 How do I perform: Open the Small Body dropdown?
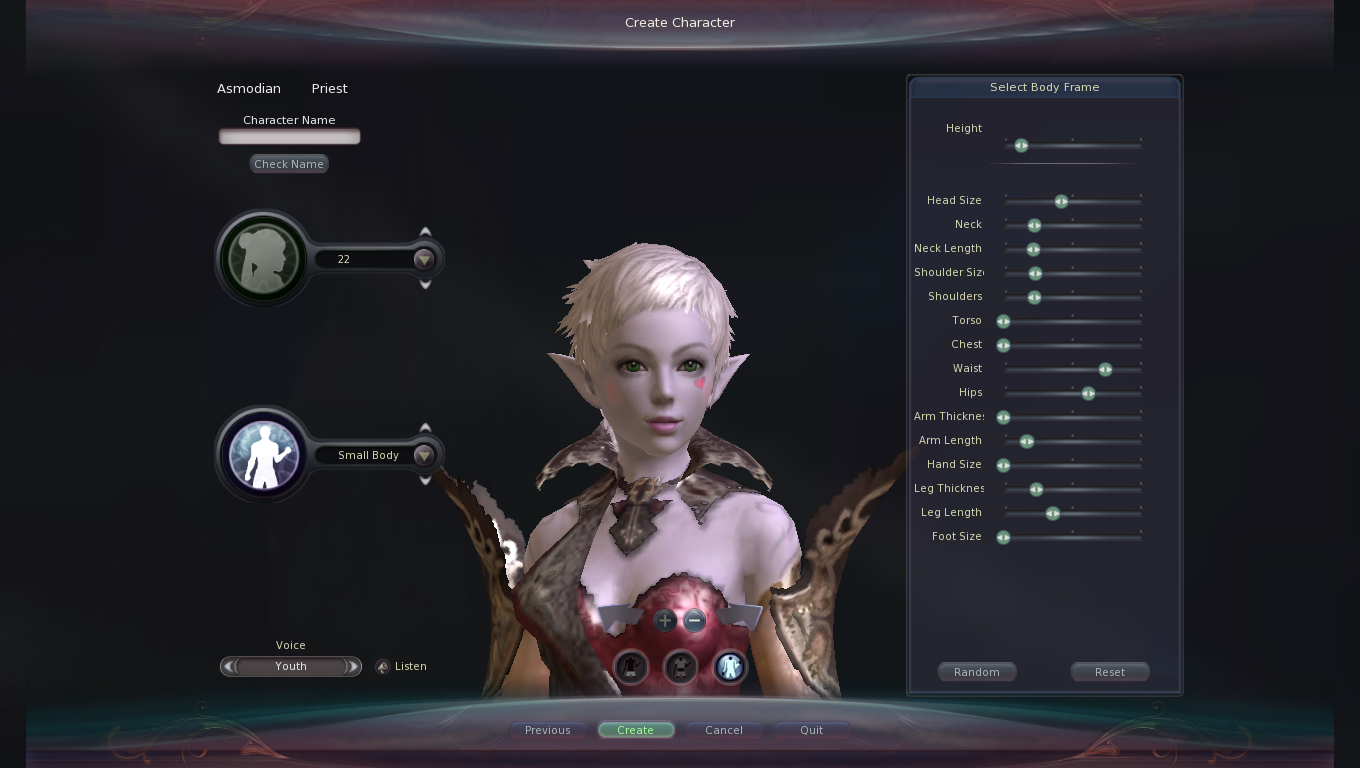coord(424,455)
